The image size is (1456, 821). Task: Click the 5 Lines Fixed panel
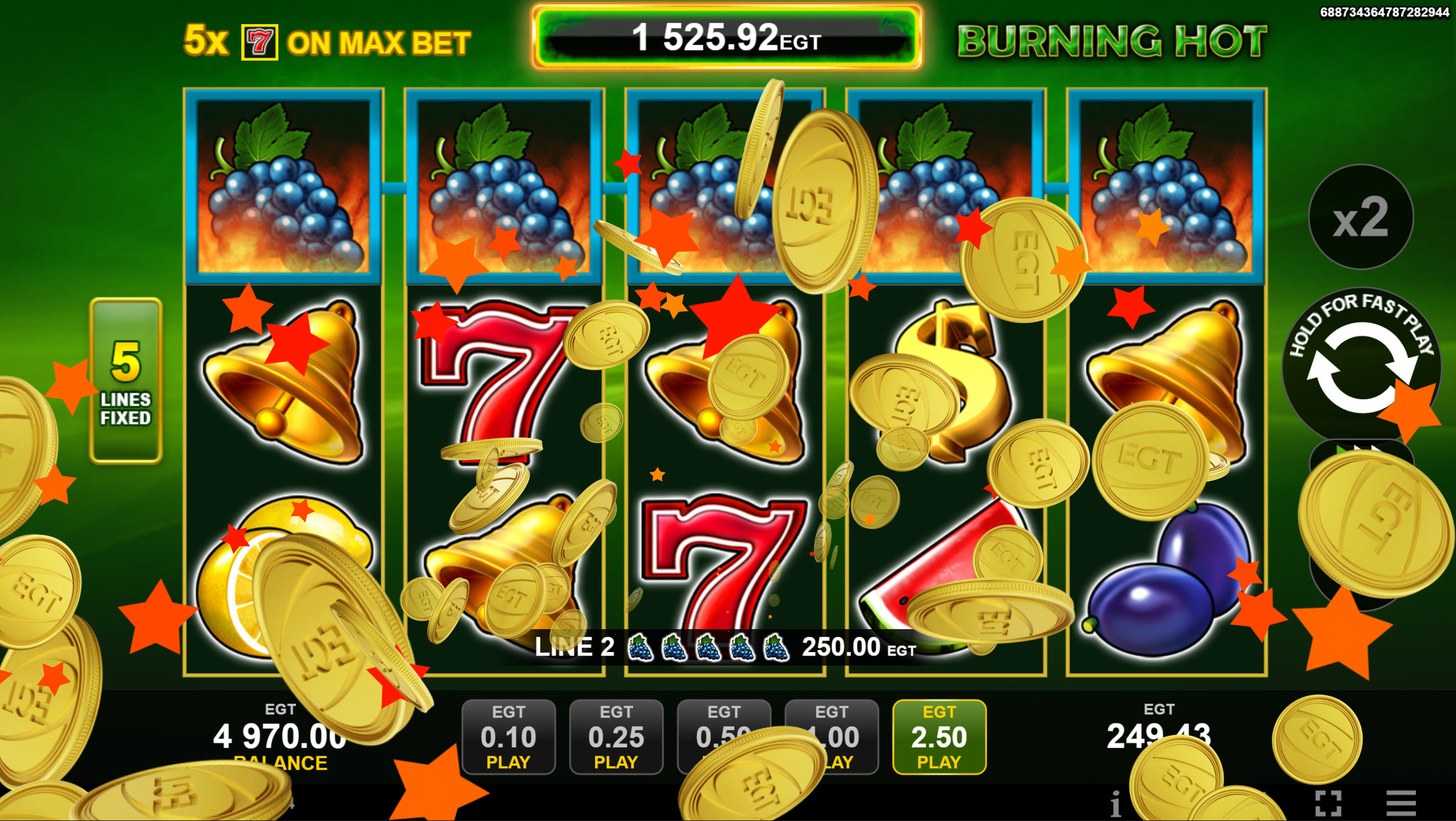125,381
